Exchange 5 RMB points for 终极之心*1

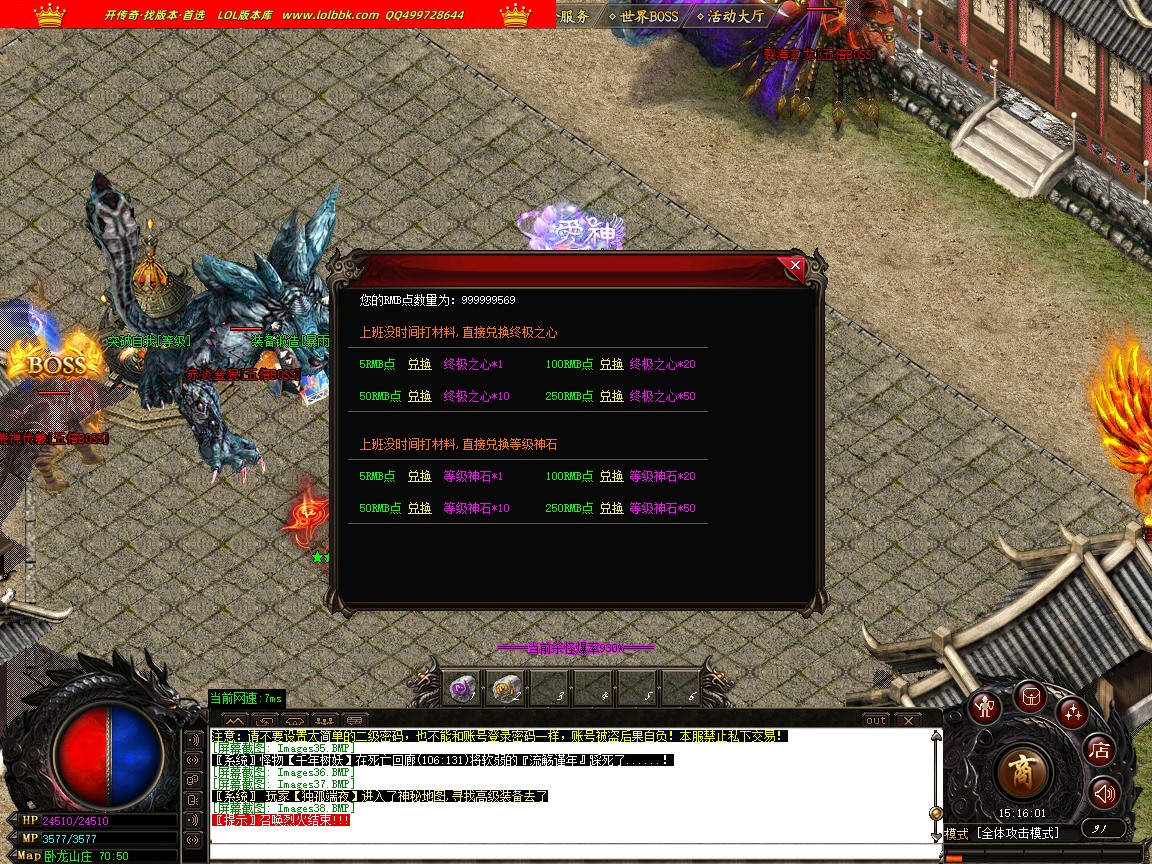420,365
